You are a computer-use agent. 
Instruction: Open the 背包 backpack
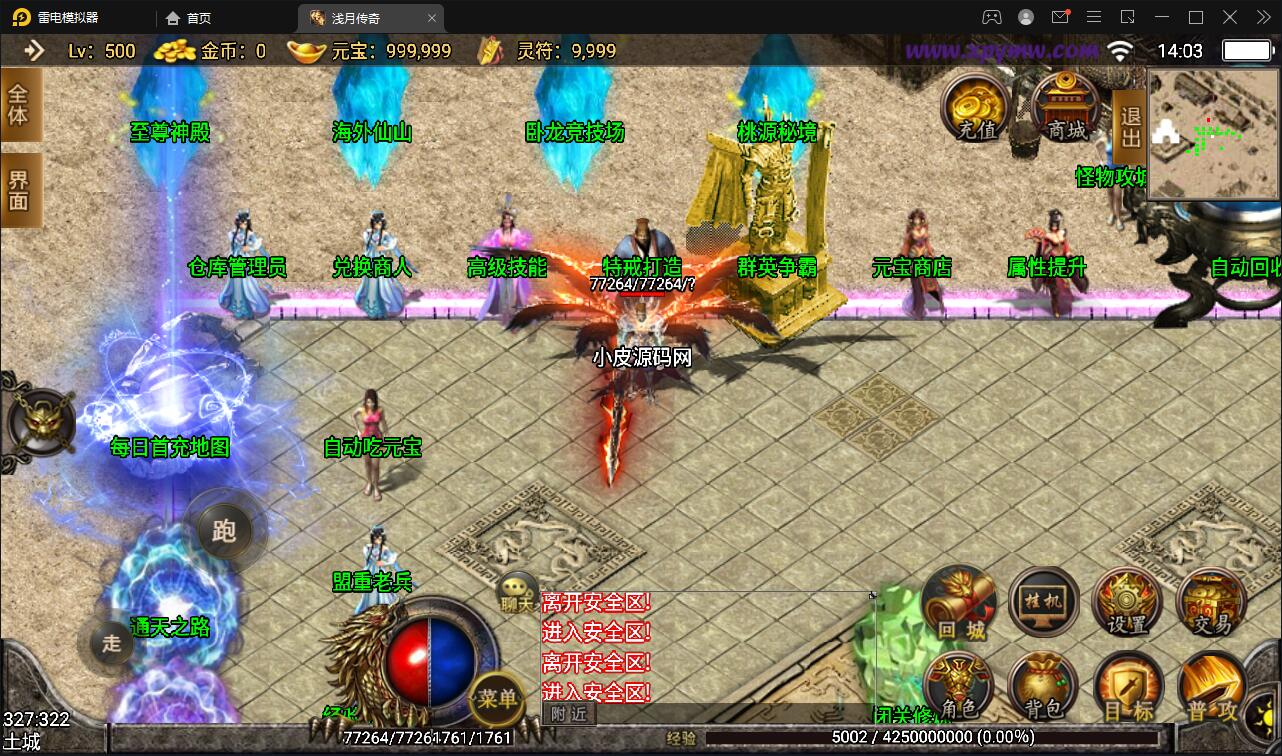coord(1044,686)
